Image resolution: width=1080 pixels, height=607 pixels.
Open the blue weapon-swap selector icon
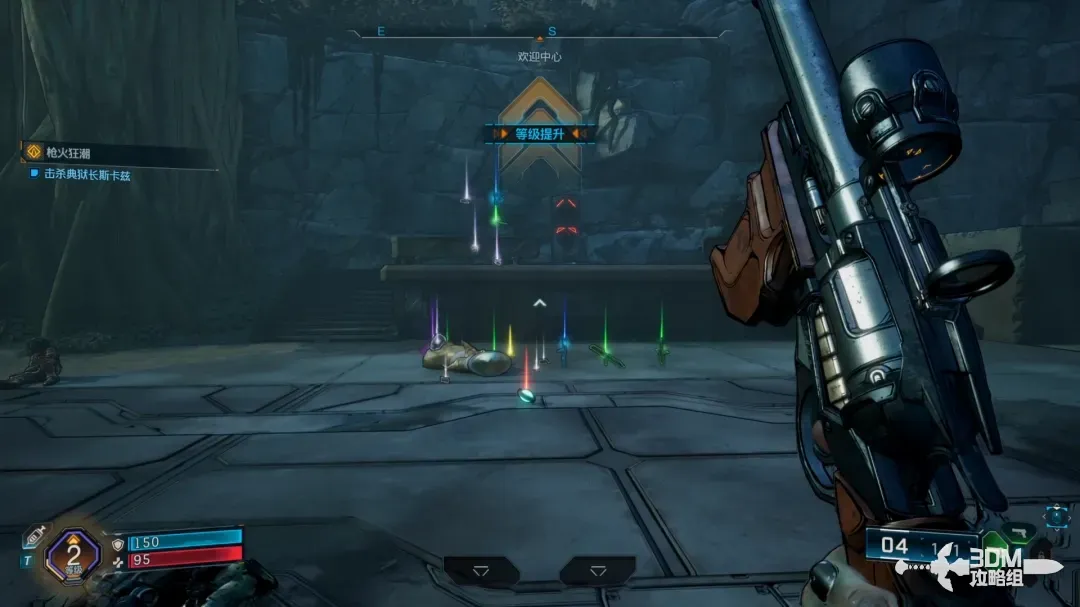(x=1058, y=516)
